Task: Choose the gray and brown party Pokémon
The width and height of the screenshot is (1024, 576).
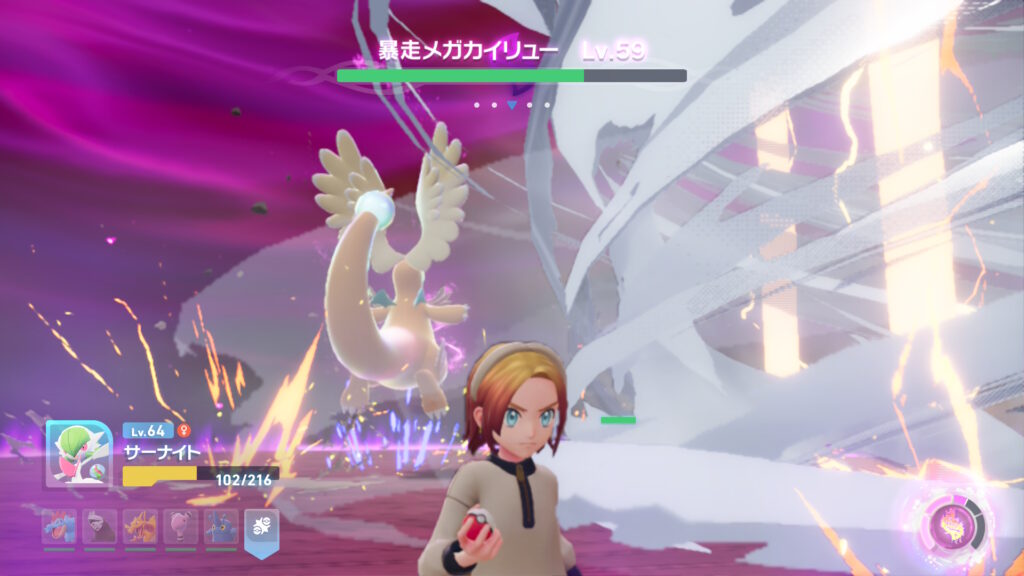Action: point(99,527)
